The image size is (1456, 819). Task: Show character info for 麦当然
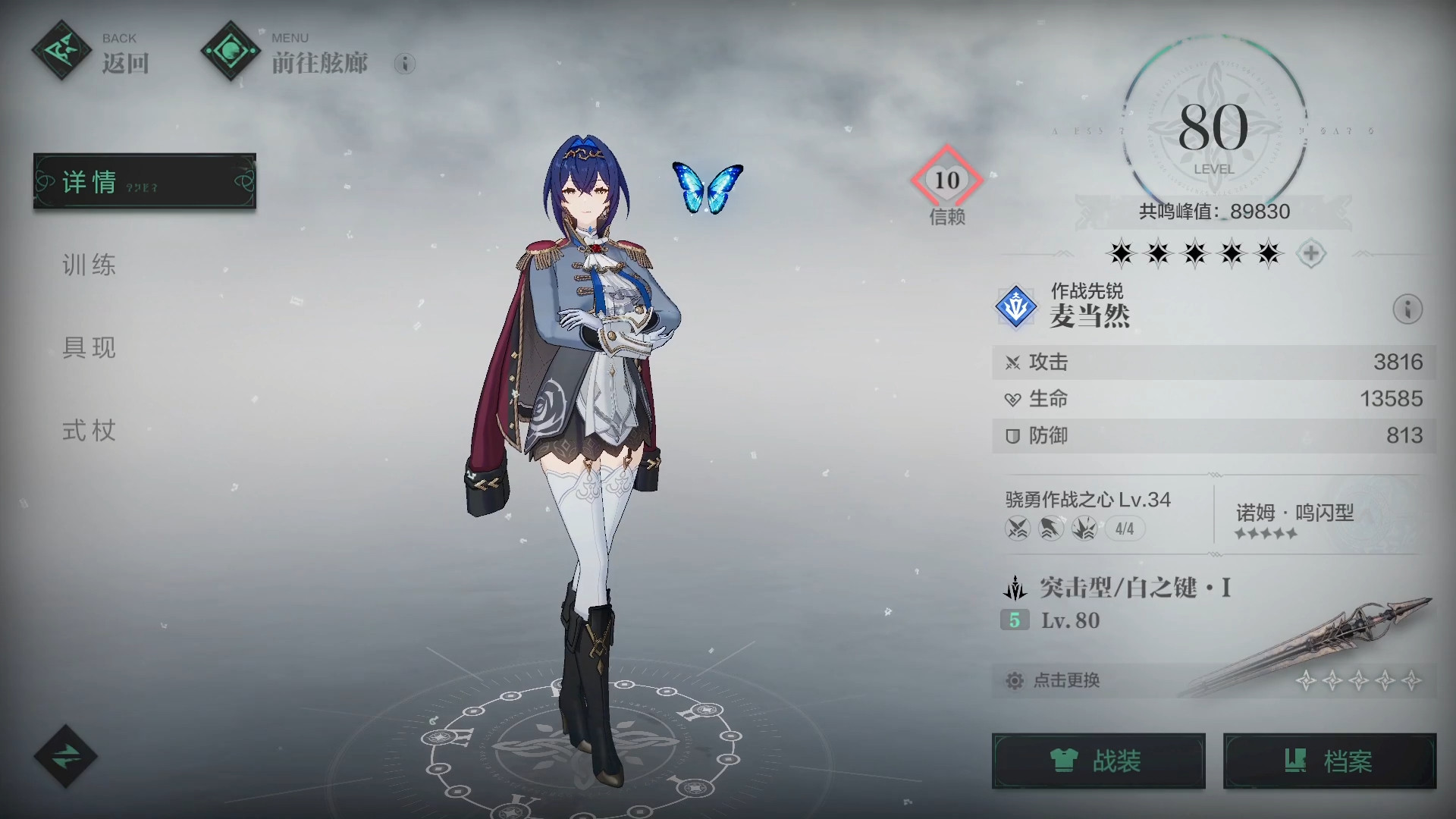point(1407,309)
